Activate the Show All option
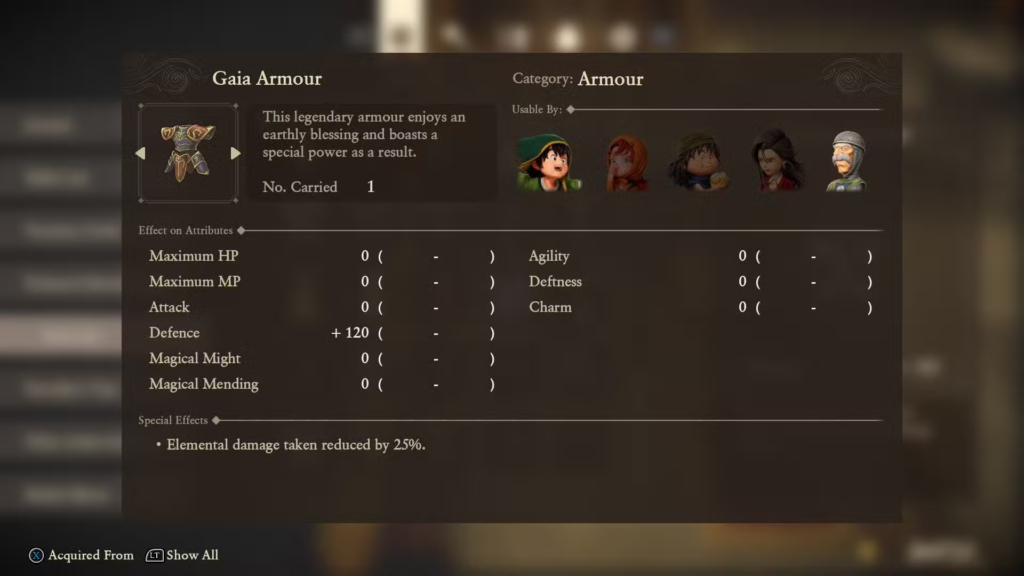Screen dimensions: 1024x576 [182, 555]
